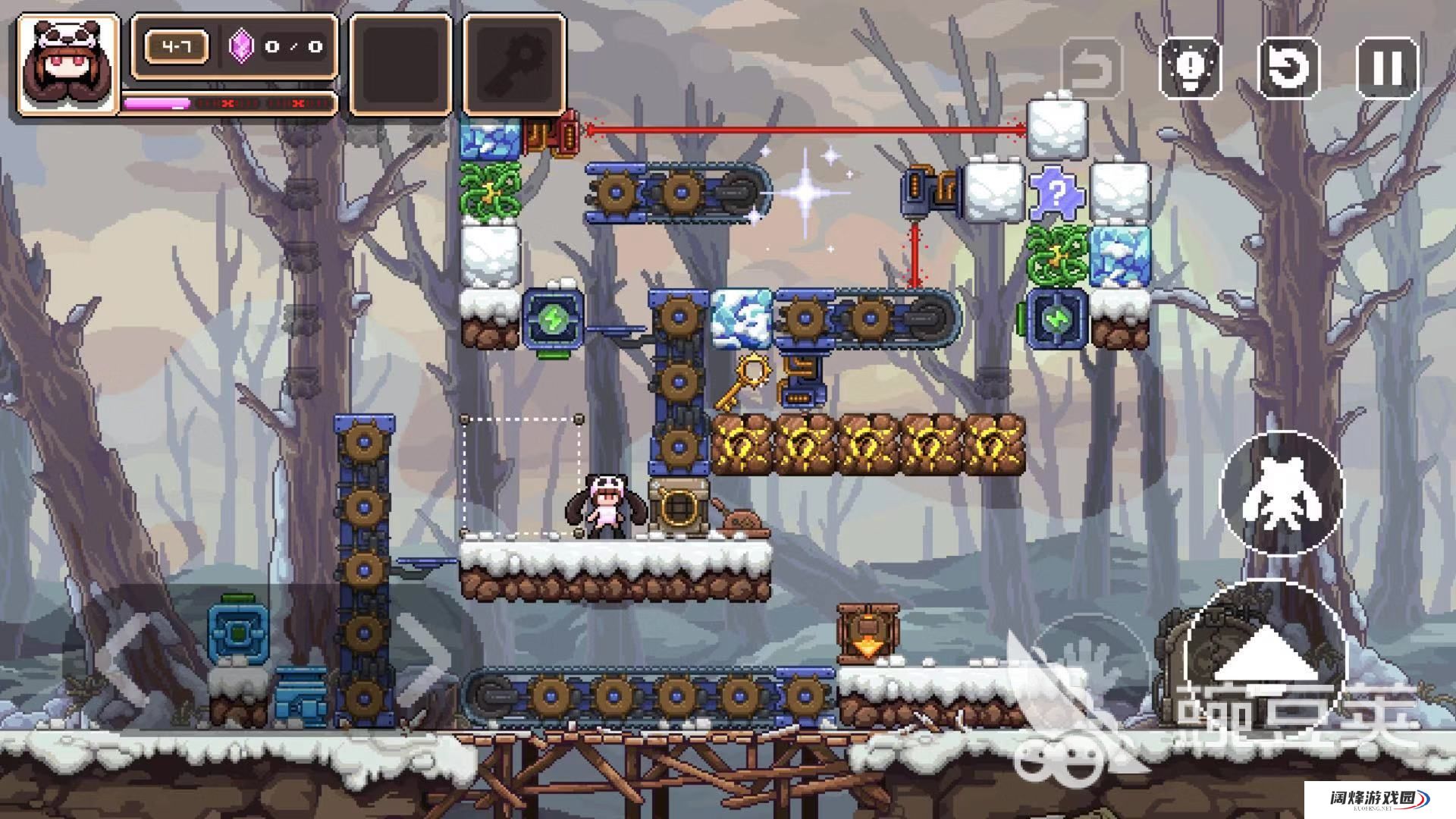
Task: Click the 4-7 level indicator badge
Action: pos(177,47)
